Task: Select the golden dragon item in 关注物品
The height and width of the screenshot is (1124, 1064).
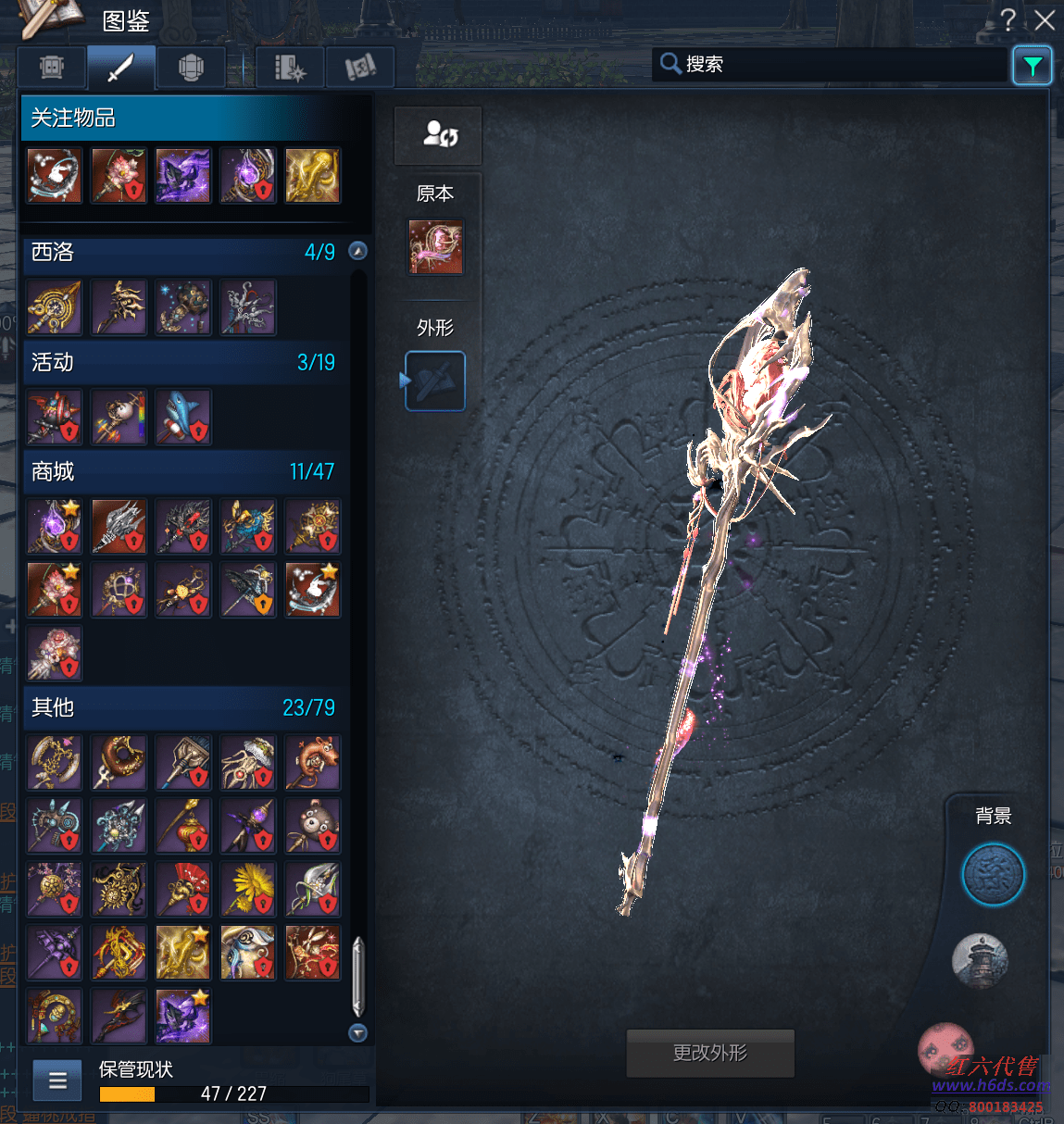Action: (312, 176)
